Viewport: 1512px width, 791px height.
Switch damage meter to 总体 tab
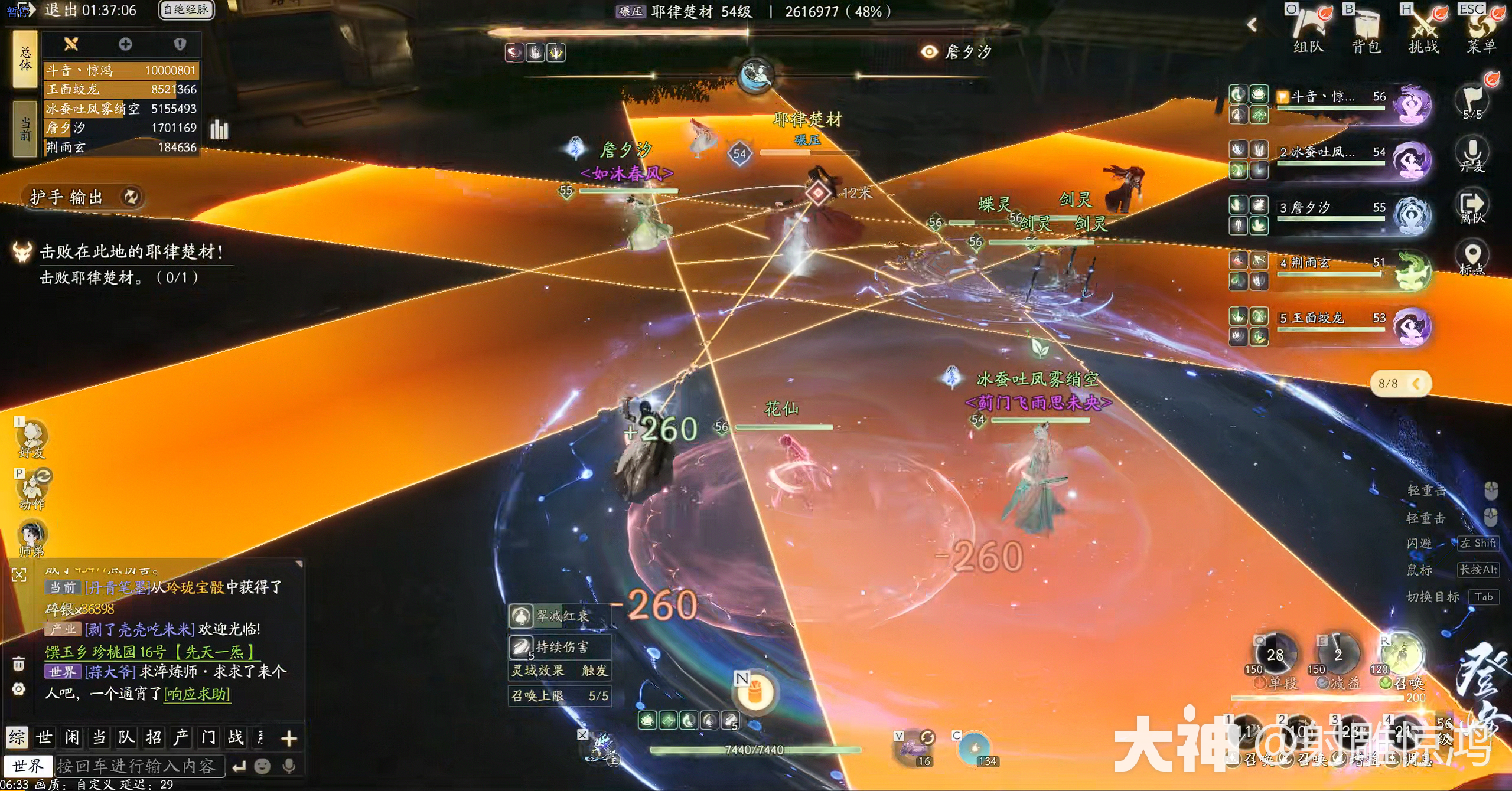pyautogui.click(x=25, y=59)
